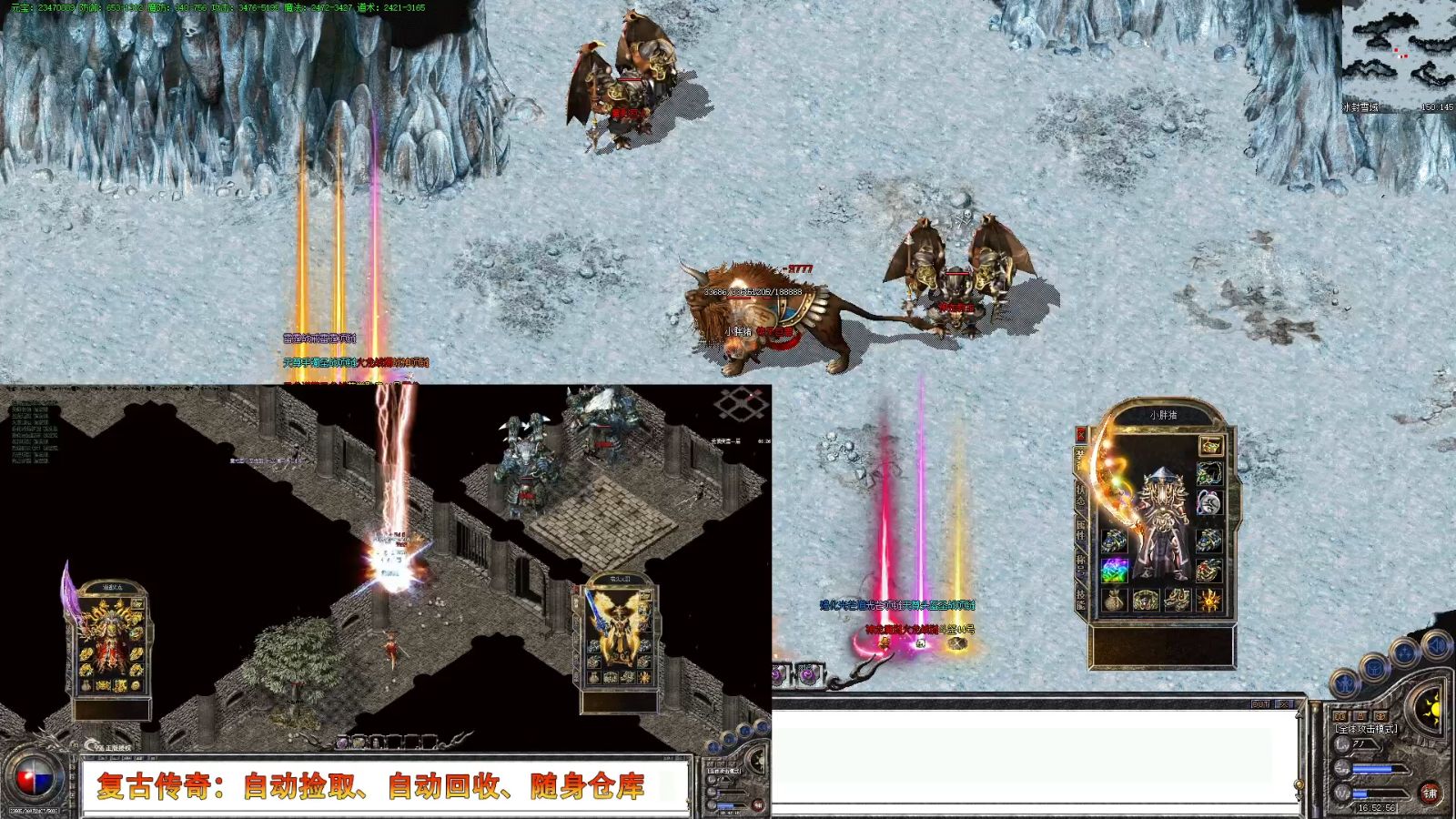This screenshot has height=819, width=1456.
Task: Switch to the 技能 skills tab
Action: click(1081, 598)
